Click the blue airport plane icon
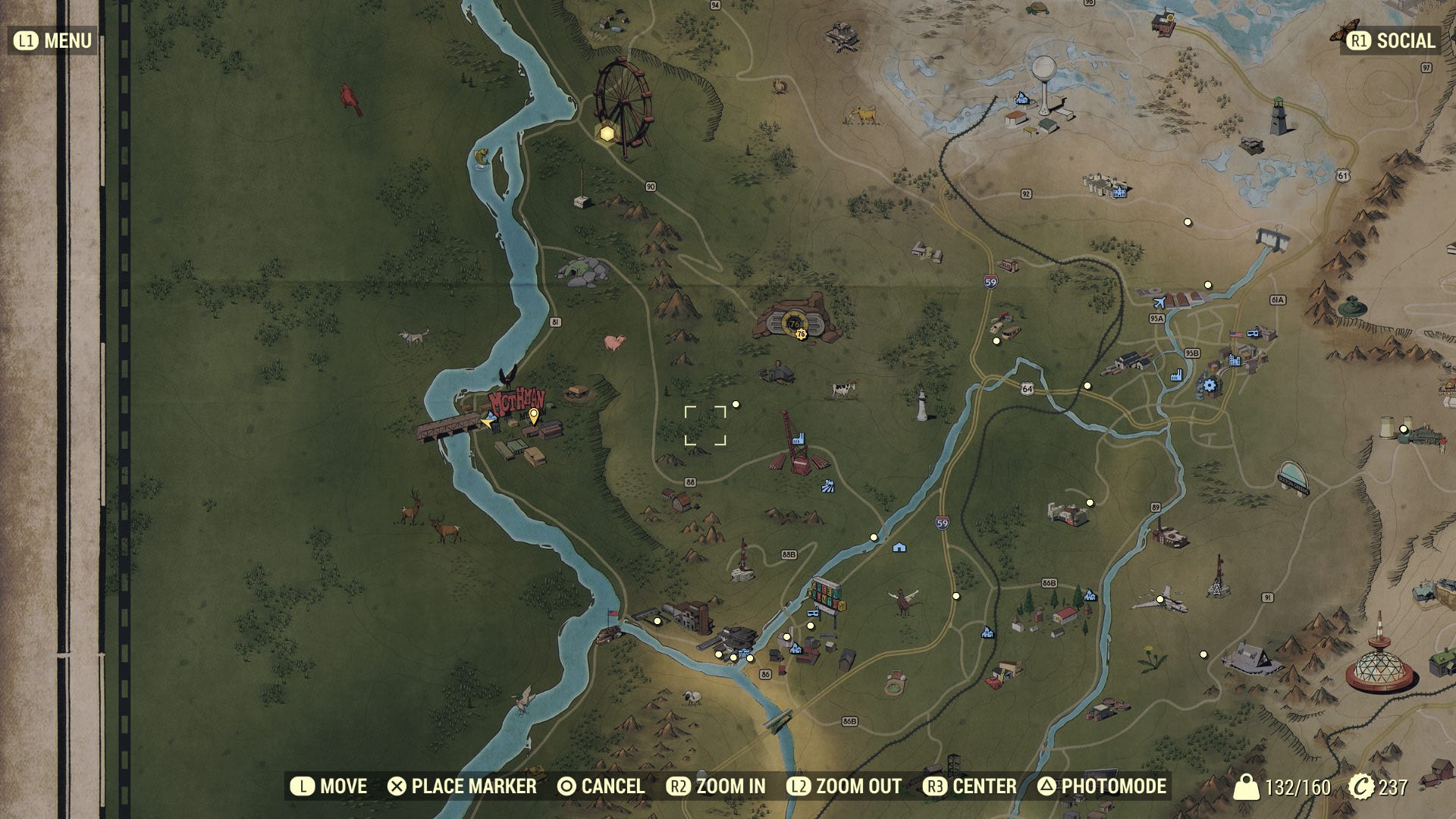Screen dimensions: 1456x819 pos(1158,303)
